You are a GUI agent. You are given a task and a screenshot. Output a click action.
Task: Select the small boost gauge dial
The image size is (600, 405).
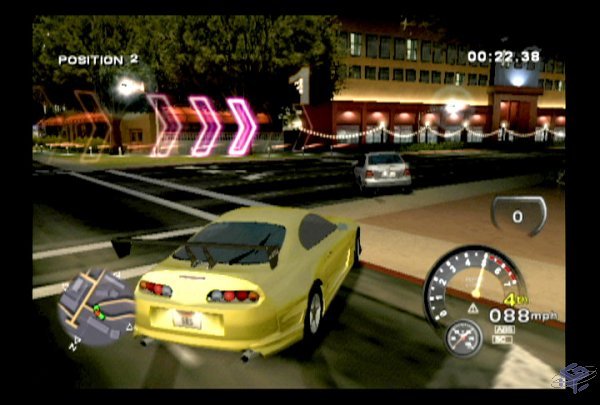[464, 337]
